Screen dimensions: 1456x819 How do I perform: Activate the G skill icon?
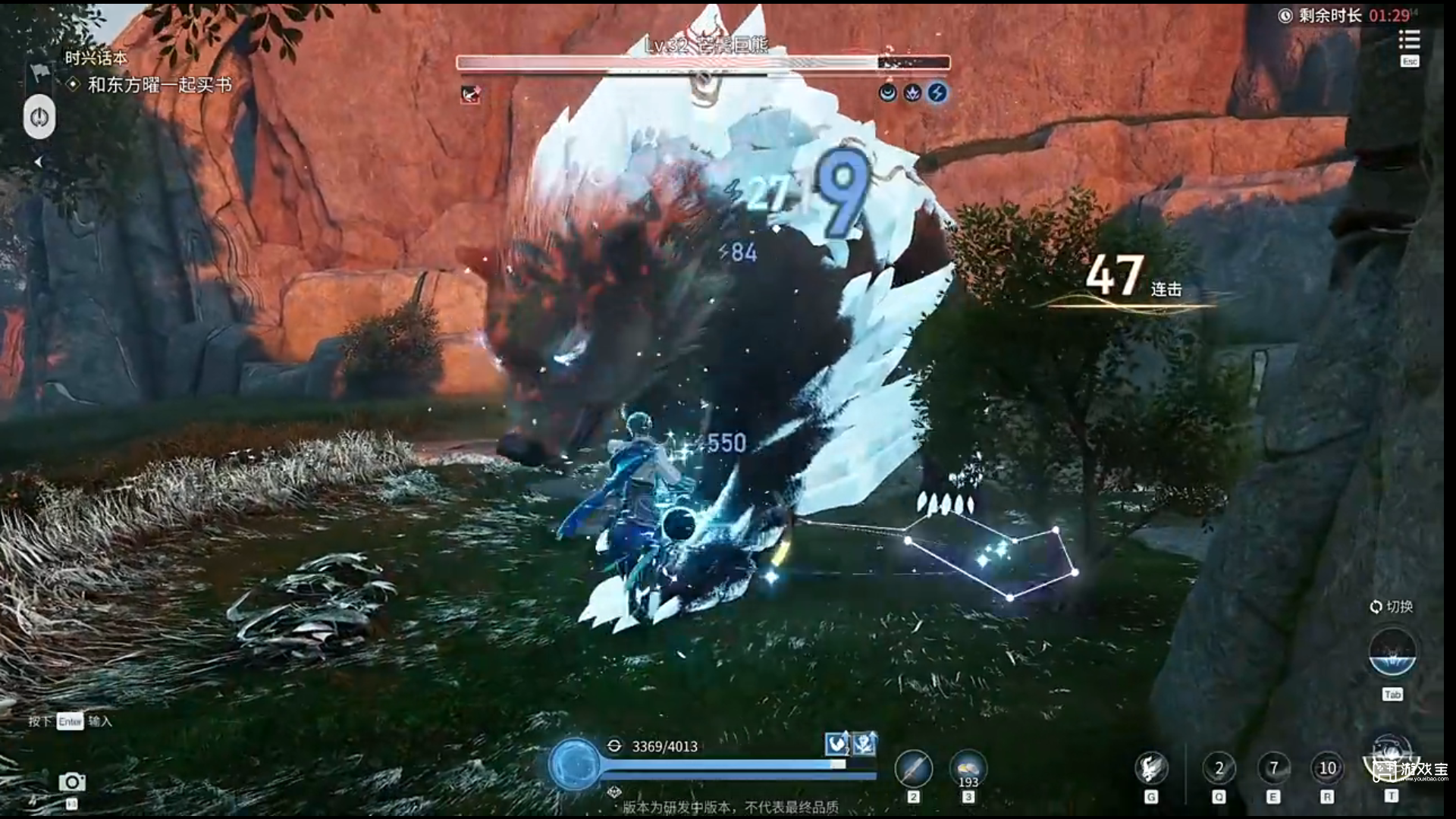pyautogui.click(x=1150, y=769)
